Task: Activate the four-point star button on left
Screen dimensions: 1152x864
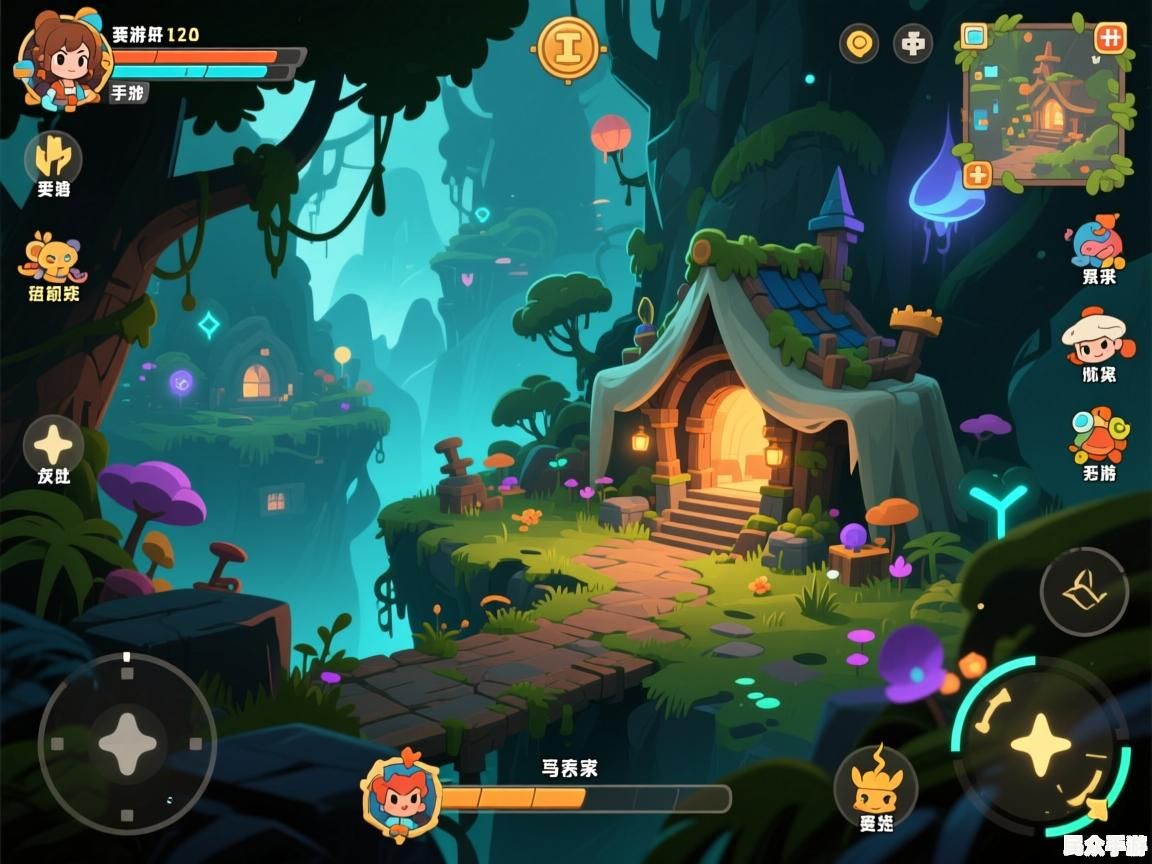Action: pos(53,444)
